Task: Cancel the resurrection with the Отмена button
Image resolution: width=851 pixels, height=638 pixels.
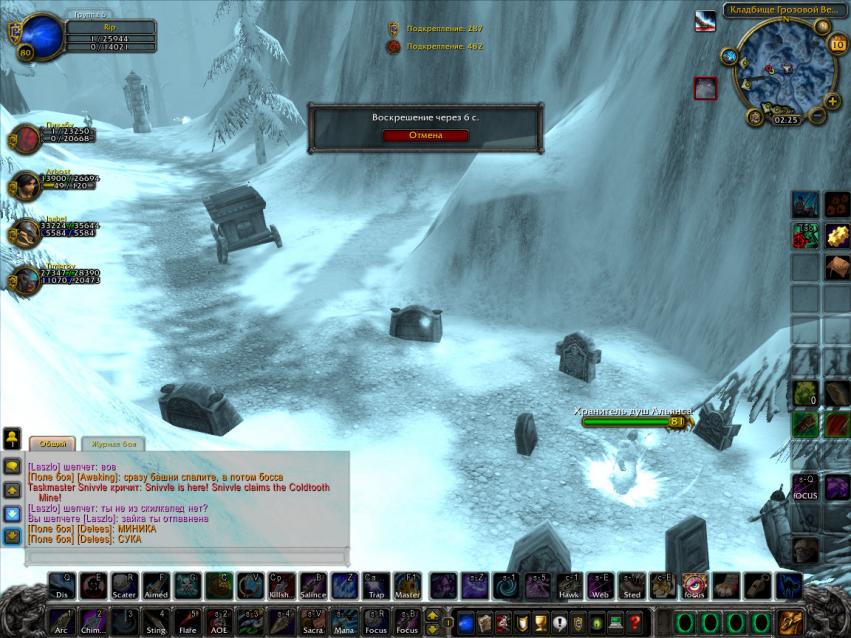Action: [x=425, y=135]
